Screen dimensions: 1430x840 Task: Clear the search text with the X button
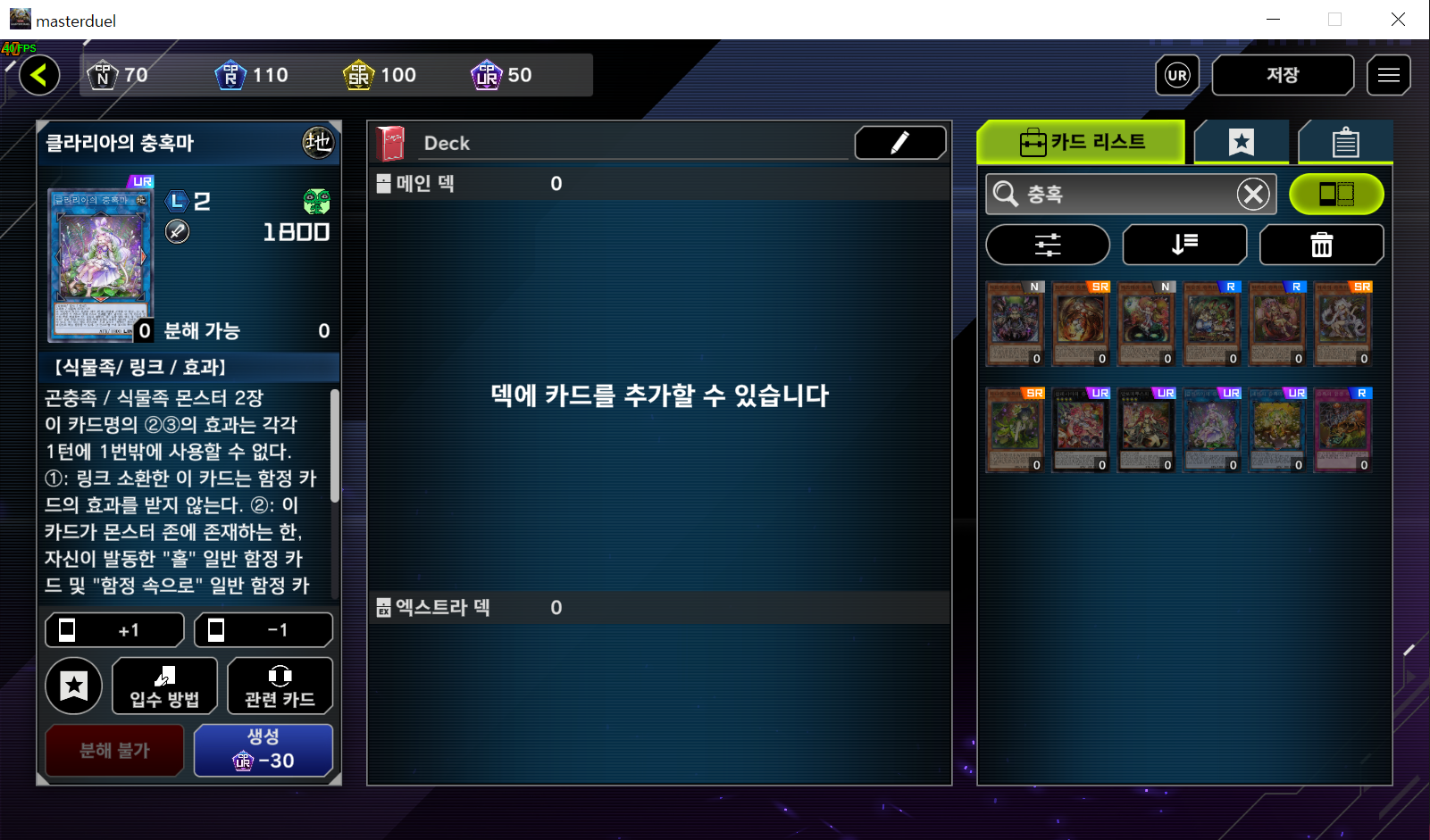click(x=1253, y=194)
